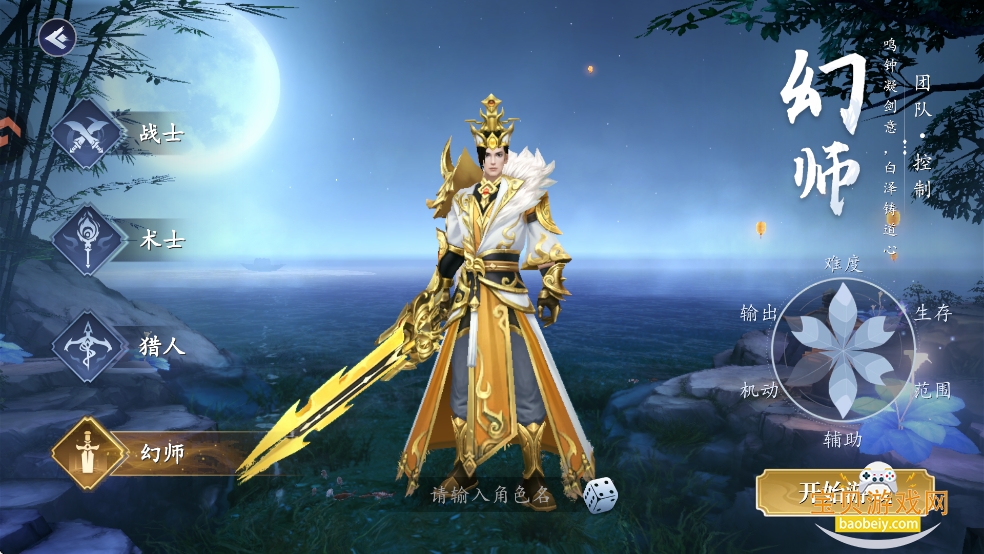Click the character name input field
The image size is (984, 554).
pos(490,494)
